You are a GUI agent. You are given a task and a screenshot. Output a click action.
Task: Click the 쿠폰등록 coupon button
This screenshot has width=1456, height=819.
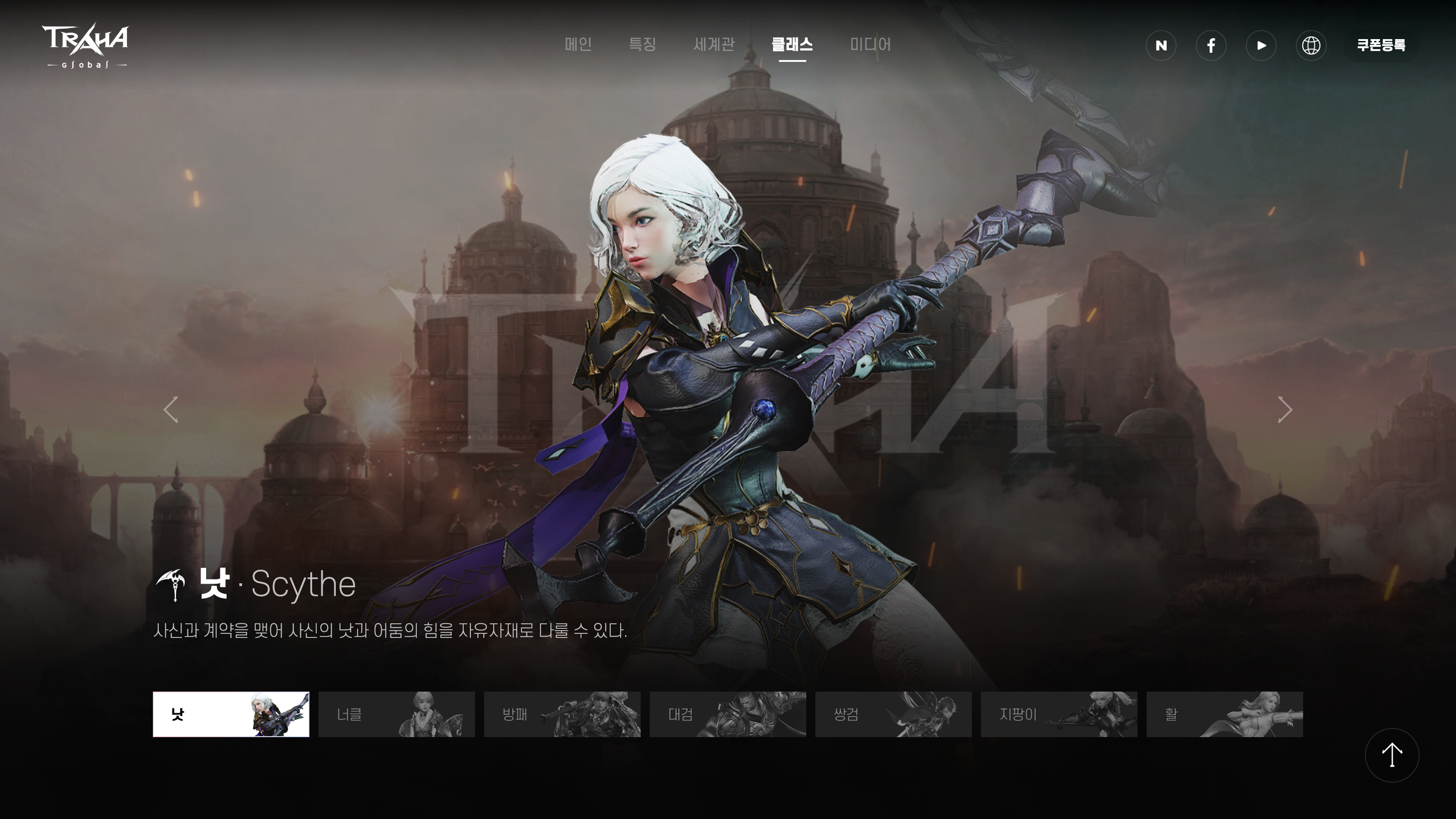(x=1381, y=45)
